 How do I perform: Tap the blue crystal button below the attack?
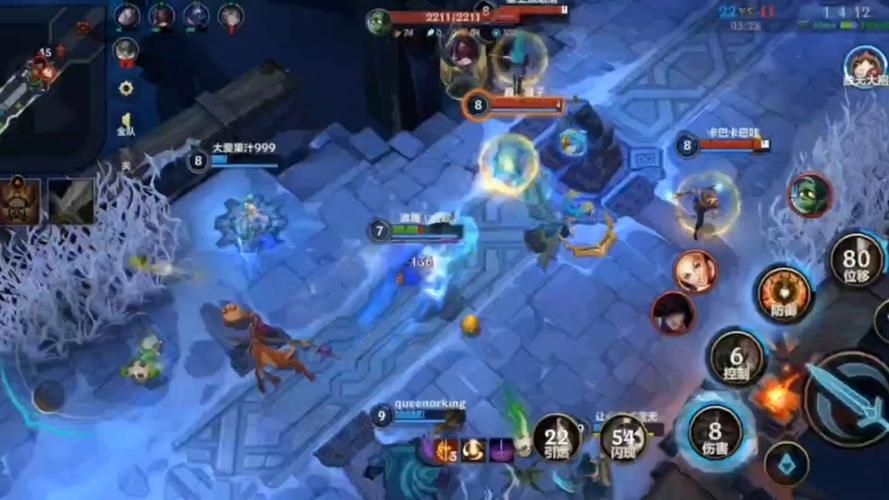pyautogui.click(x=787, y=464)
